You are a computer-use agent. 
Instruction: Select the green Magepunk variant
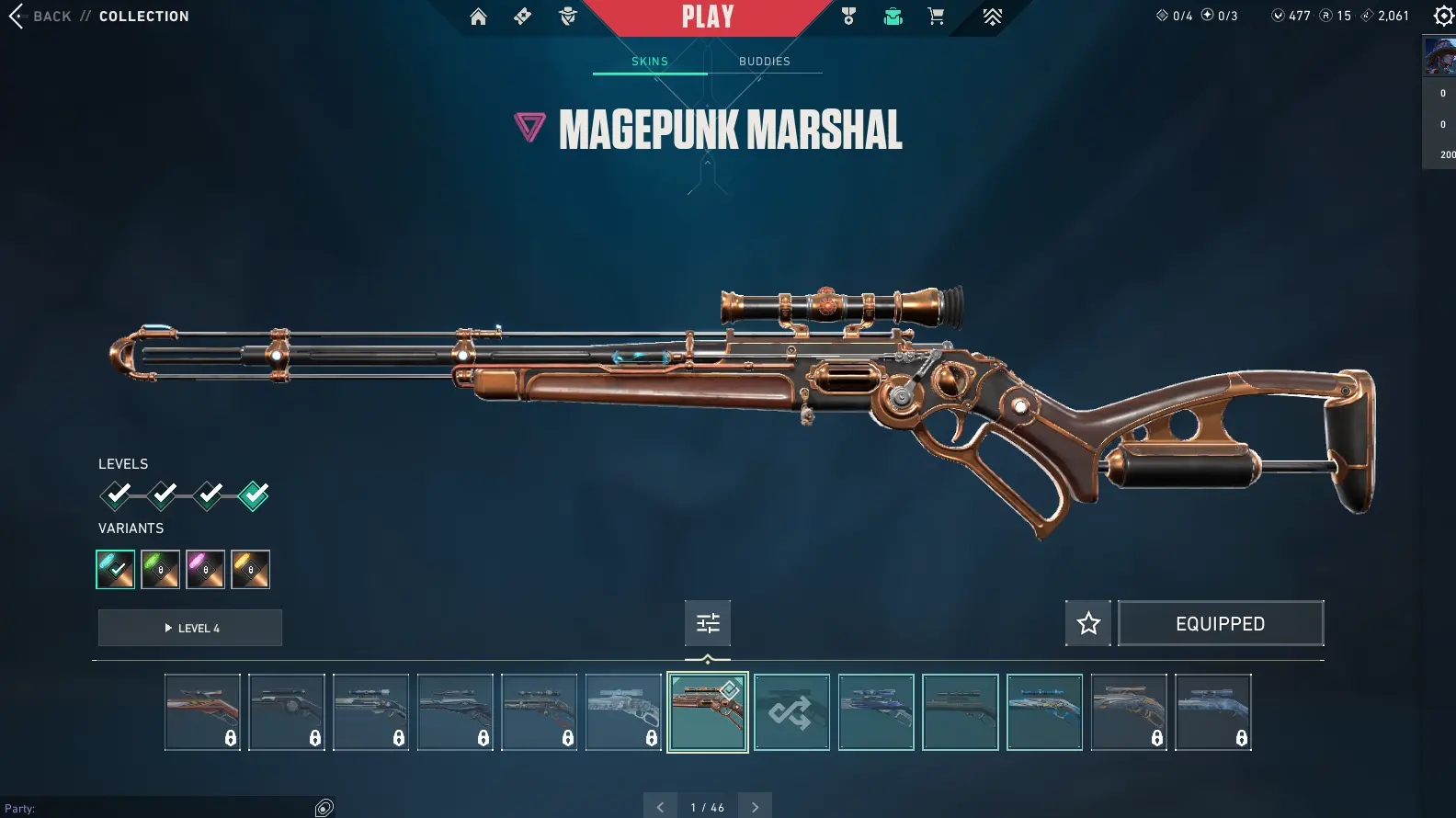pyautogui.click(x=161, y=570)
